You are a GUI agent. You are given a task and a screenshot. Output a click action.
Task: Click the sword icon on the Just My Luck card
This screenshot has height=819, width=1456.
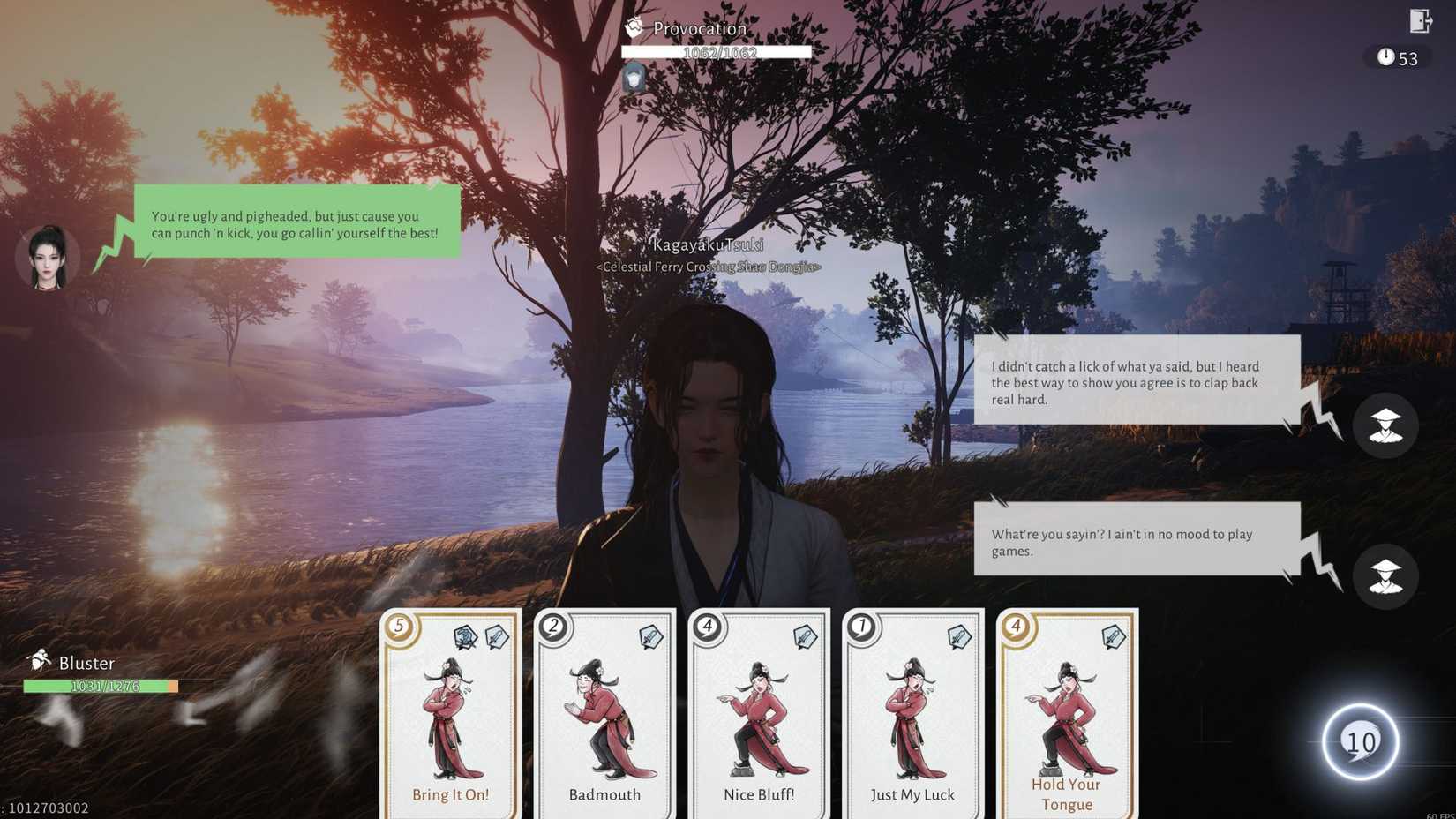[960, 637]
